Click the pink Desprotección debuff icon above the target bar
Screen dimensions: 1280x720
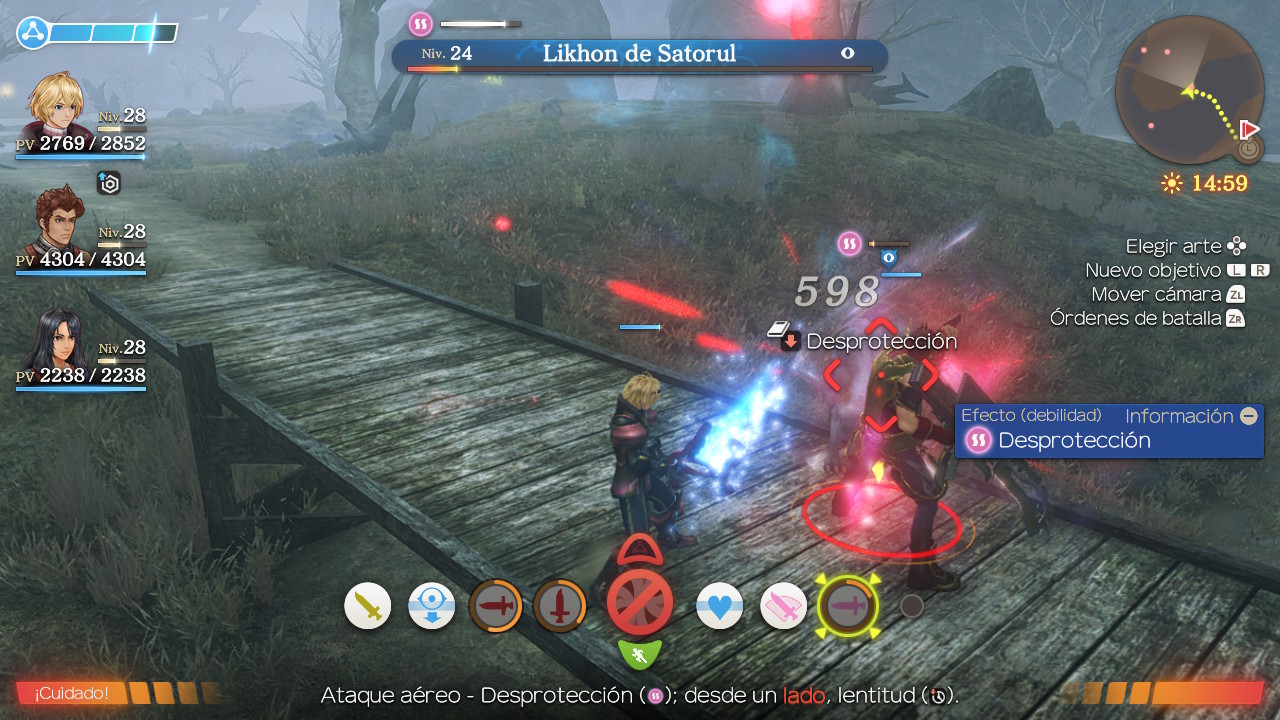coord(420,23)
